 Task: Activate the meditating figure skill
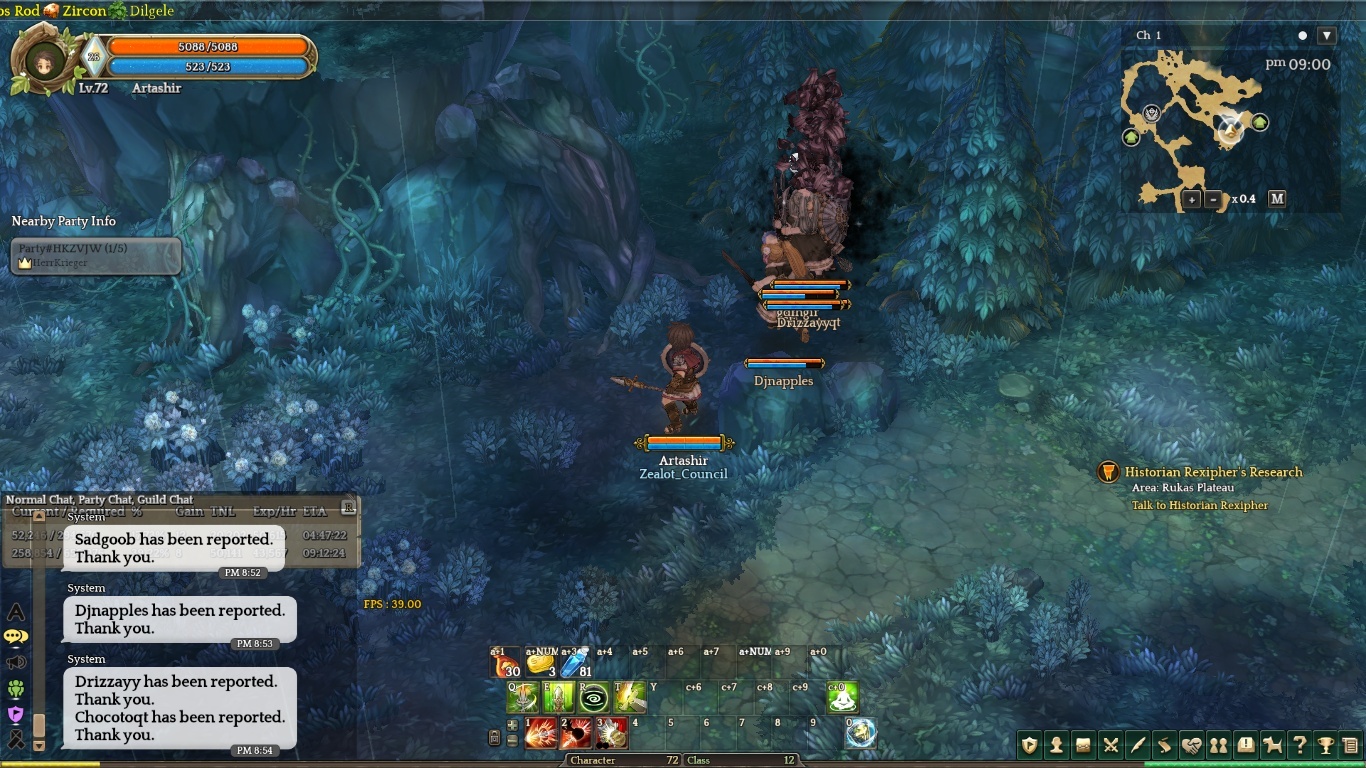(x=842, y=697)
